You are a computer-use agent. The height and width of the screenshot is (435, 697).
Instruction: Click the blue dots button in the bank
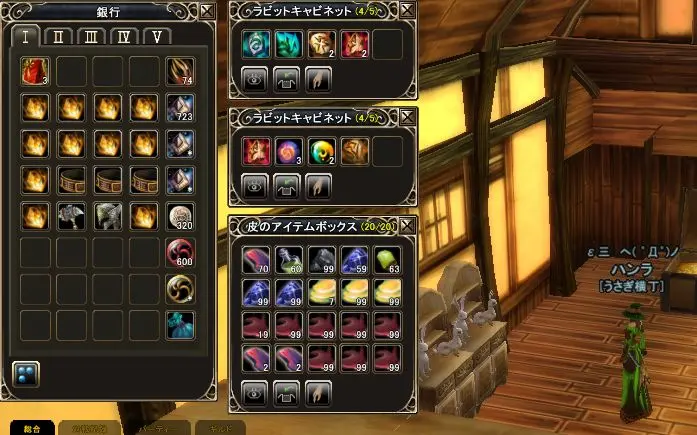(x=26, y=373)
